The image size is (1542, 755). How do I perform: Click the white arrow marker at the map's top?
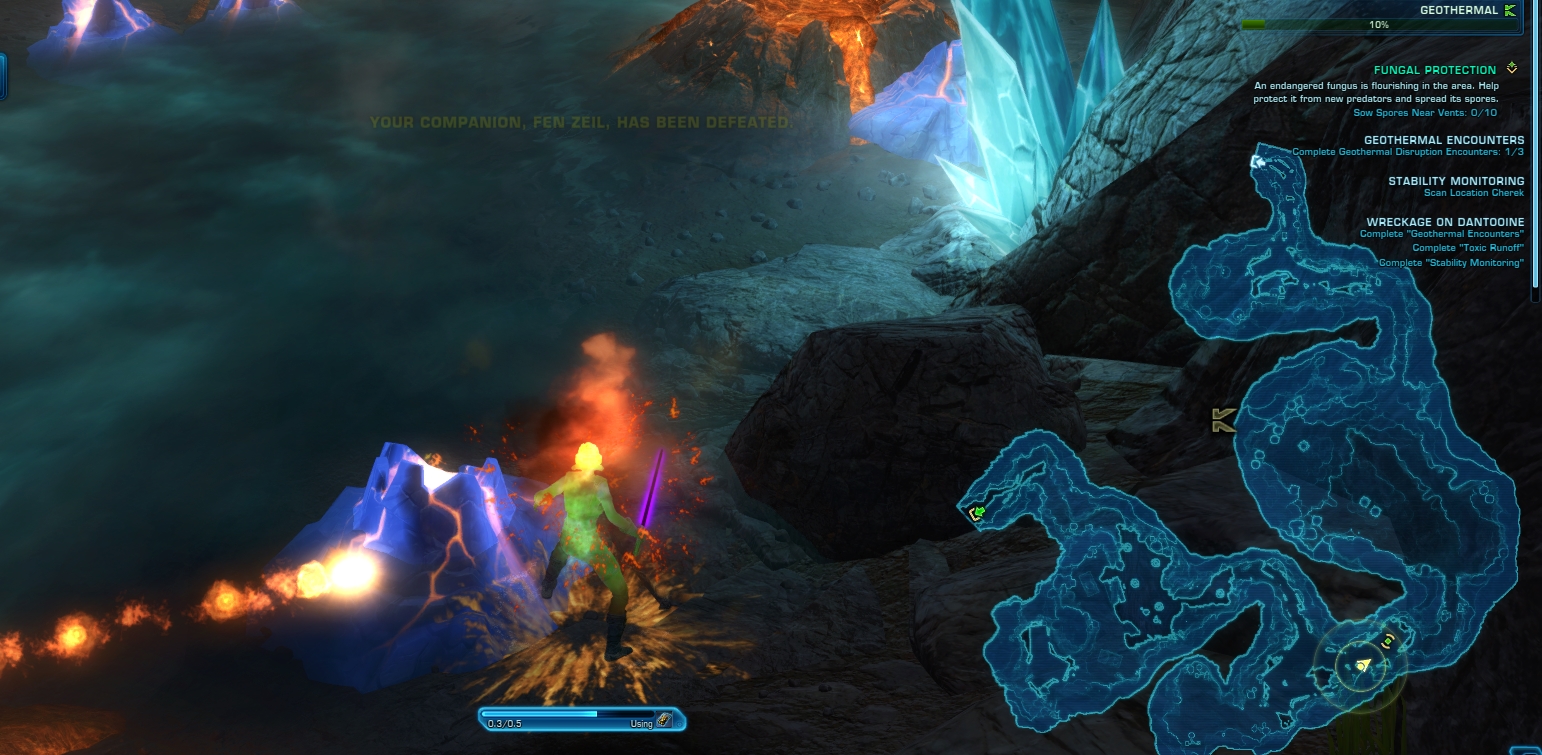coord(1258,160)
